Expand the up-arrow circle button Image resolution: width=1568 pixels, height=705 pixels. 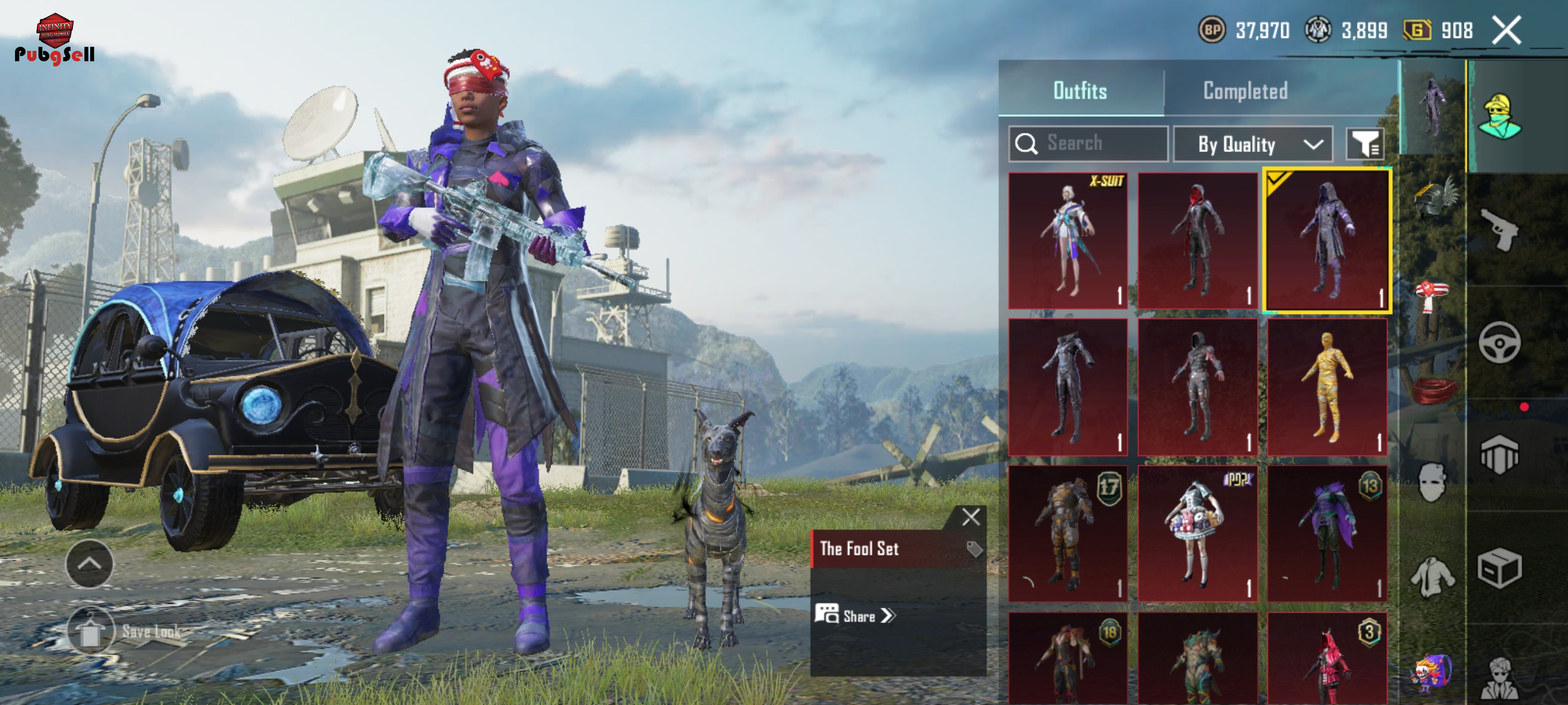coord(89,564)
